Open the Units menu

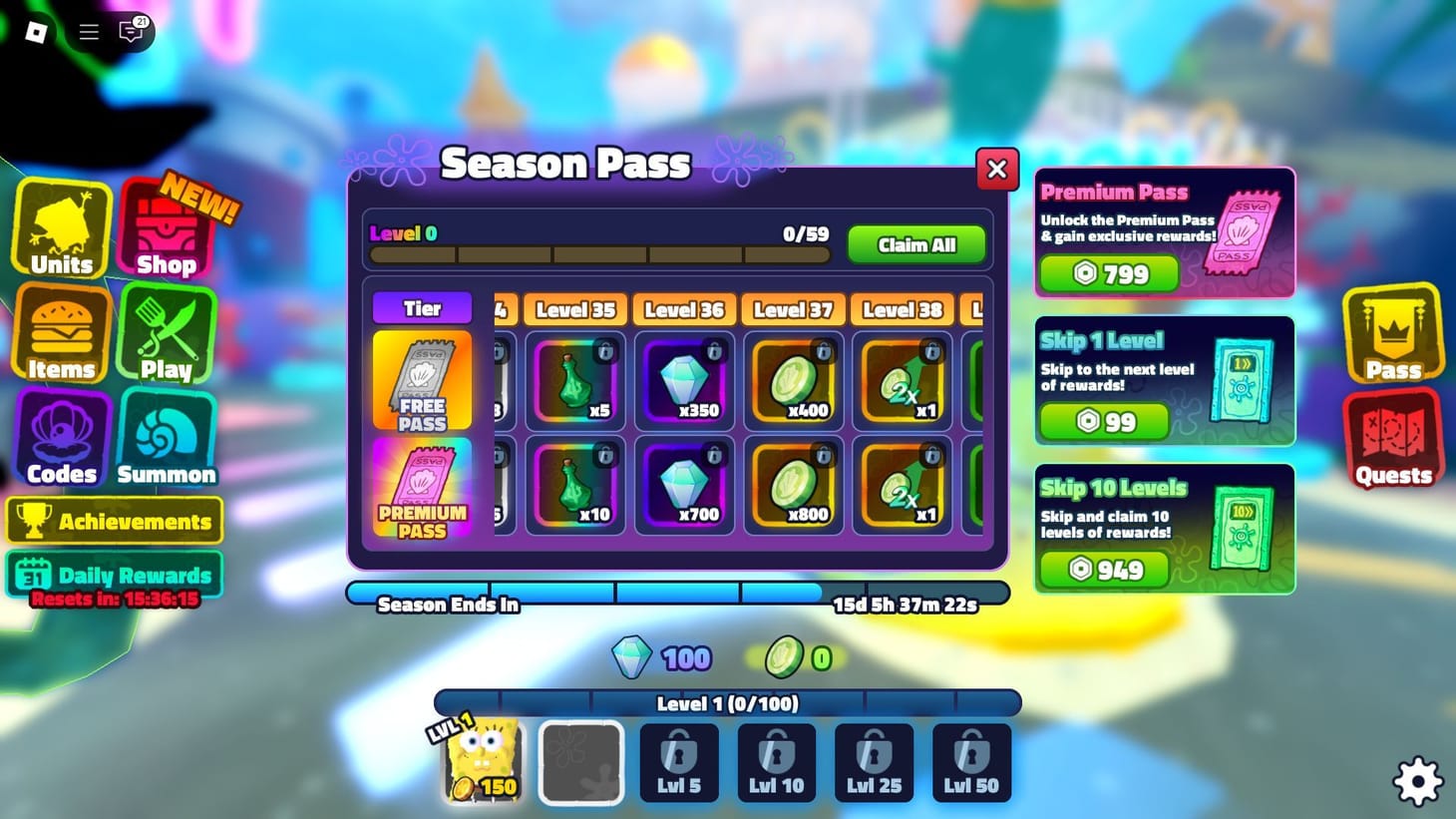61,229
